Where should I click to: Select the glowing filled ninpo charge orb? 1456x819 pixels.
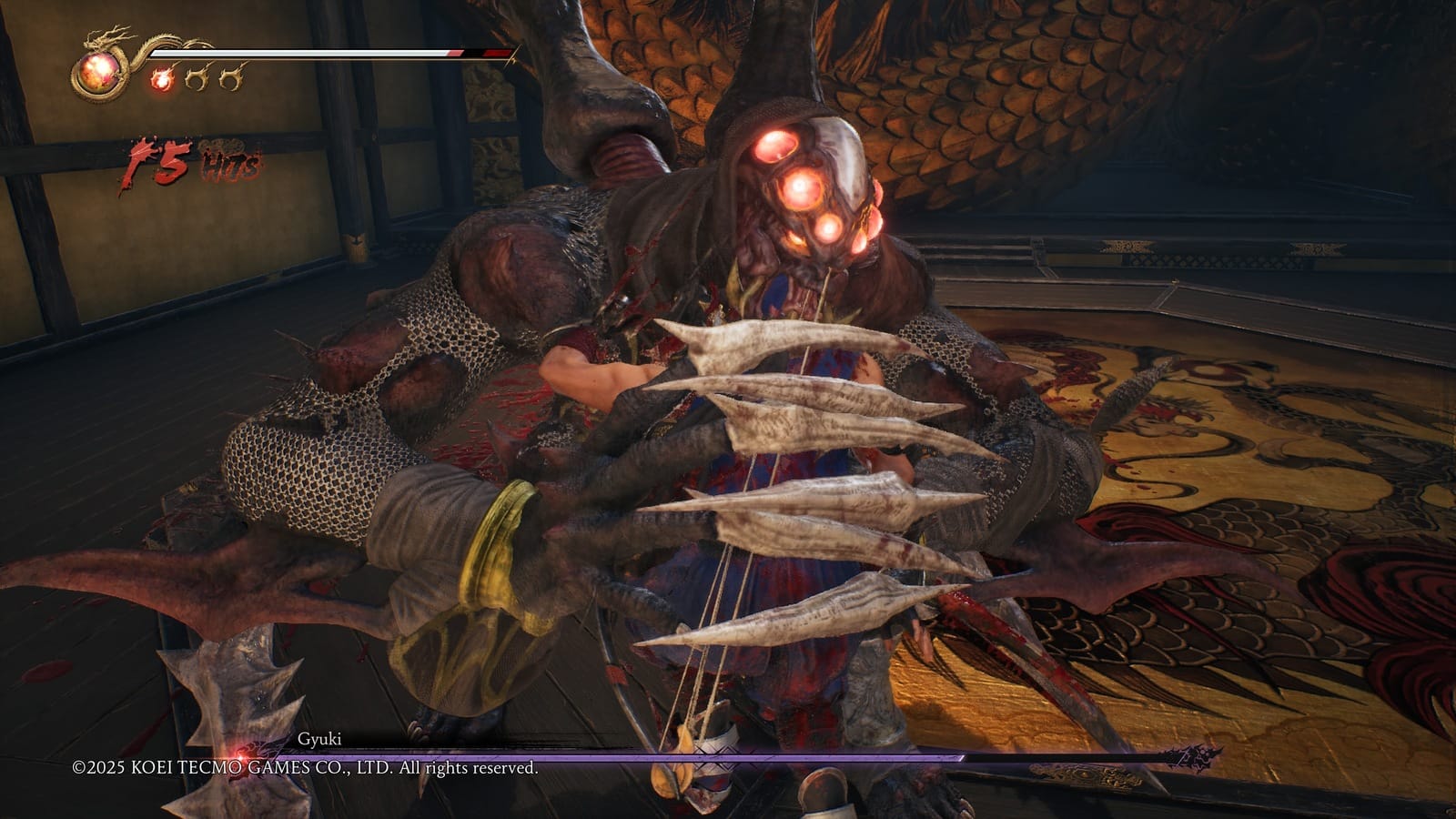pos(163,79)
